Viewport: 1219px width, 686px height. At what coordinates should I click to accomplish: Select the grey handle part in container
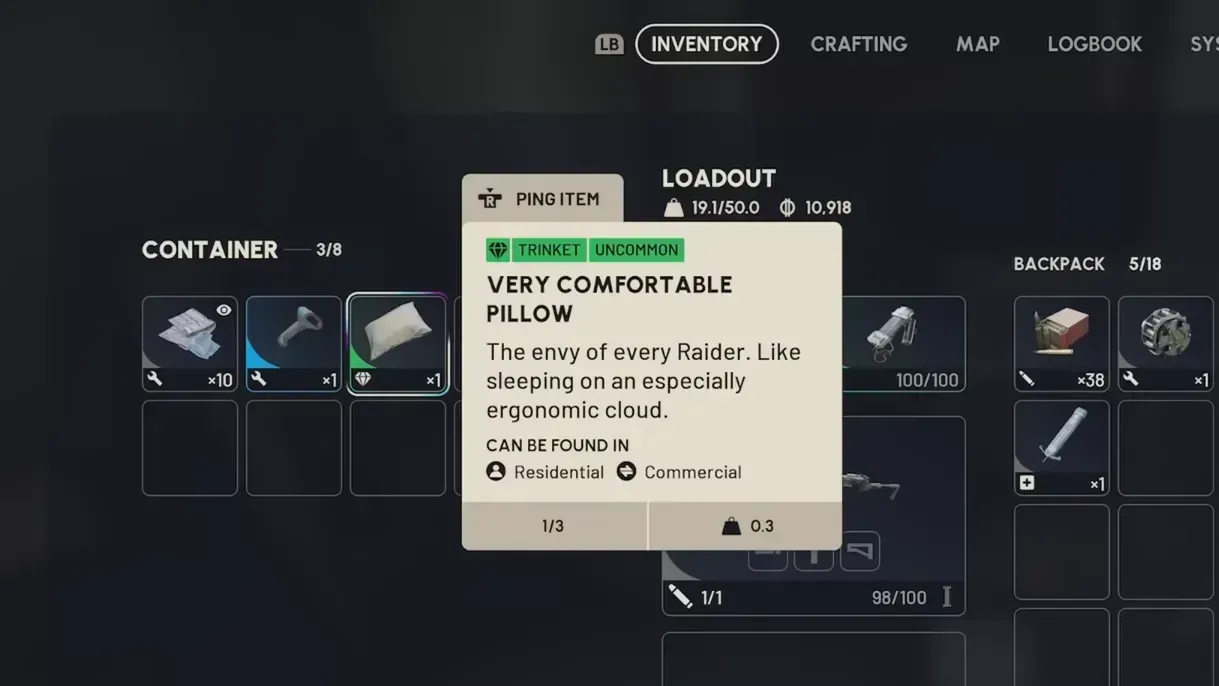(x=294, y=343)
